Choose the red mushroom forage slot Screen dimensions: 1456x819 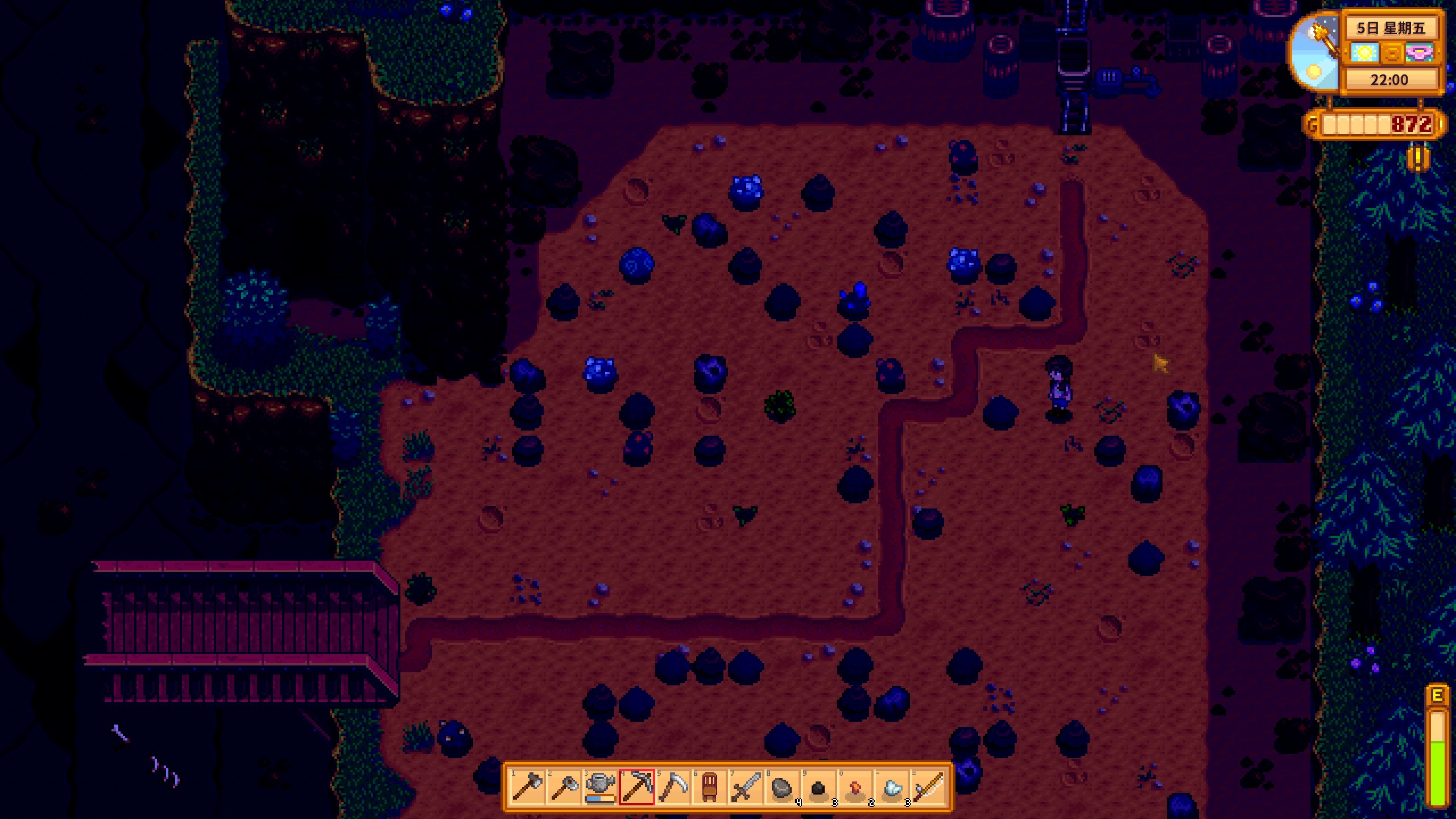[x=855, y=787]
